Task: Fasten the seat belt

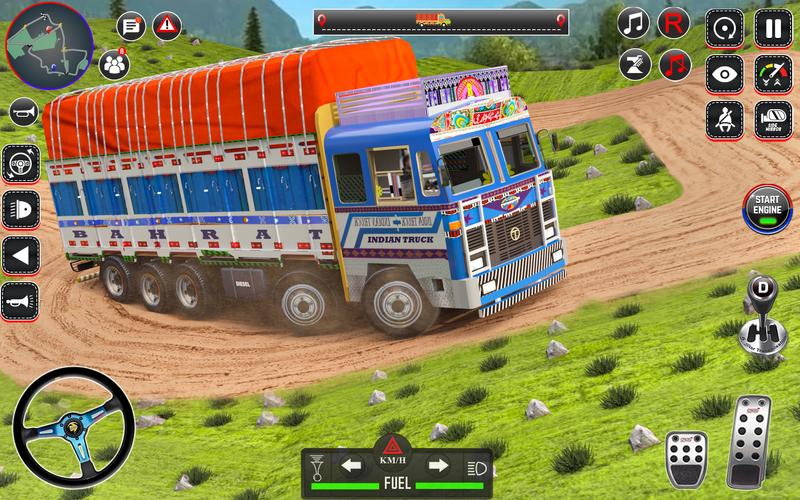Action: point(724,120)
